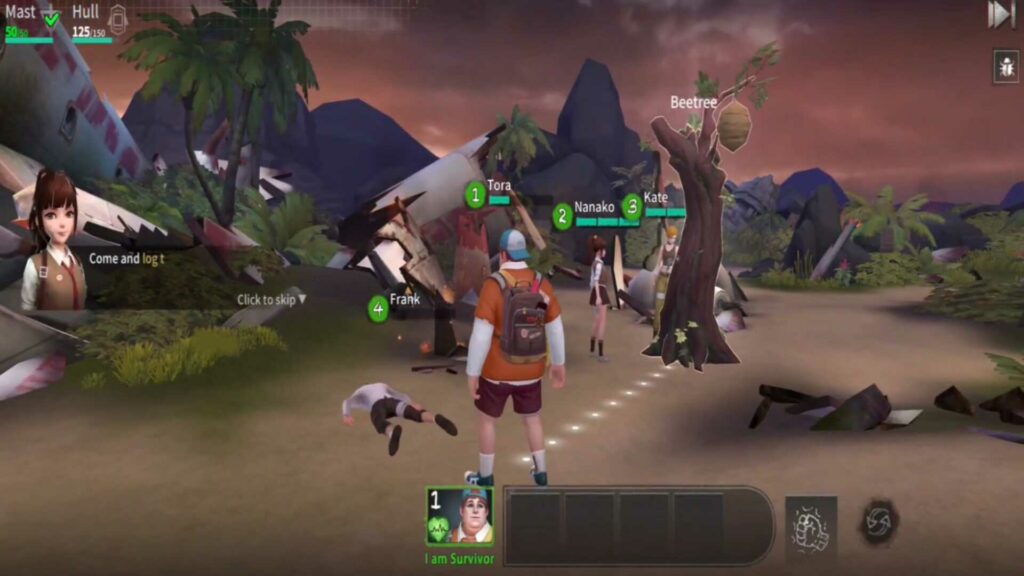Viewport: 1024px width, 576px height.
Task: Select Frank's number 4 marker
Action: click(378, 308)
